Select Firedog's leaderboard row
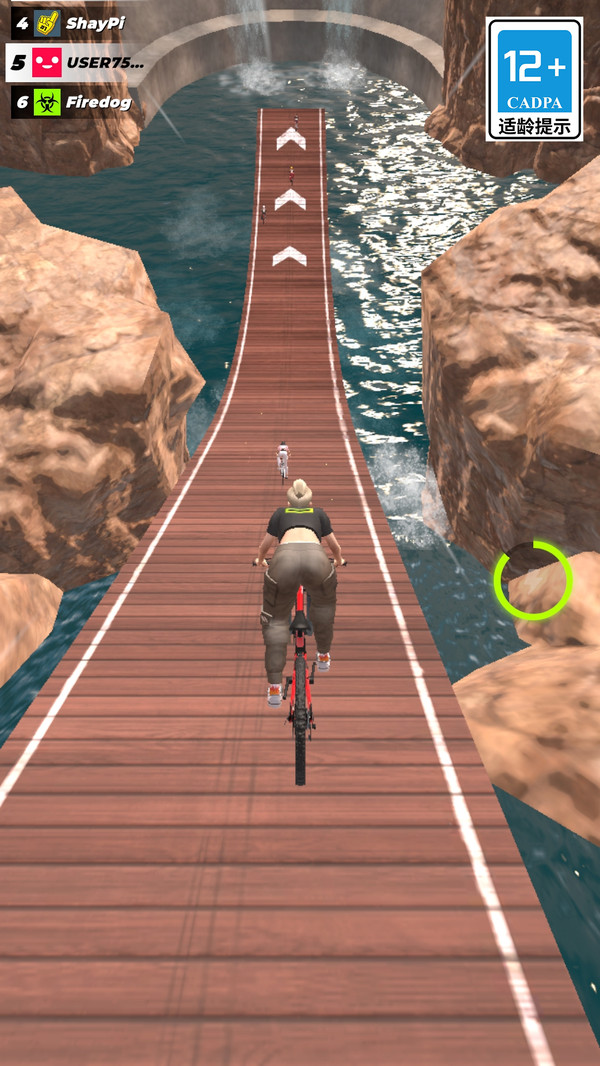 click(x=72, y=102)
